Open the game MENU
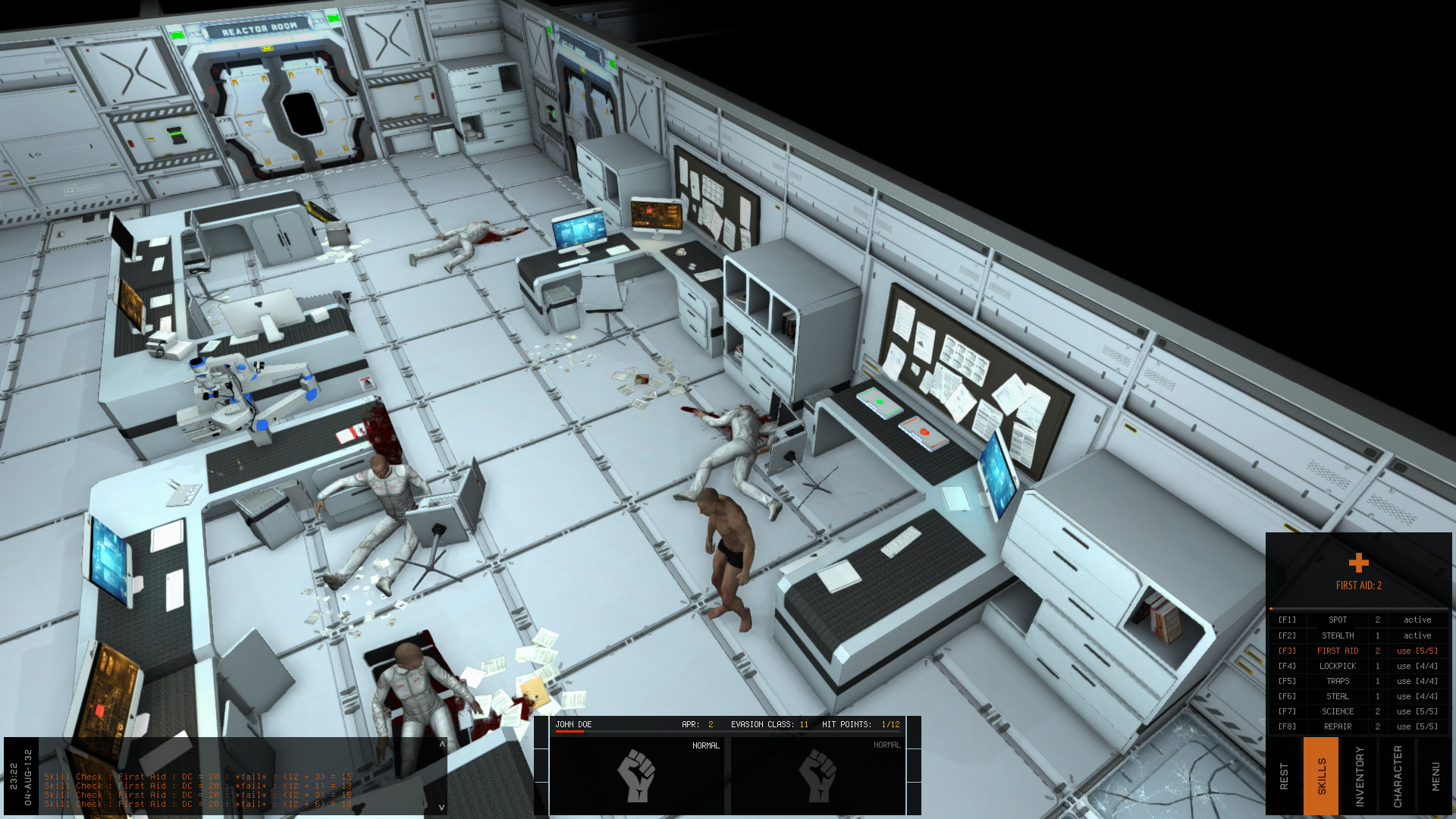This screenshot has width=1456, height=819. click(x=1436, y=777)
